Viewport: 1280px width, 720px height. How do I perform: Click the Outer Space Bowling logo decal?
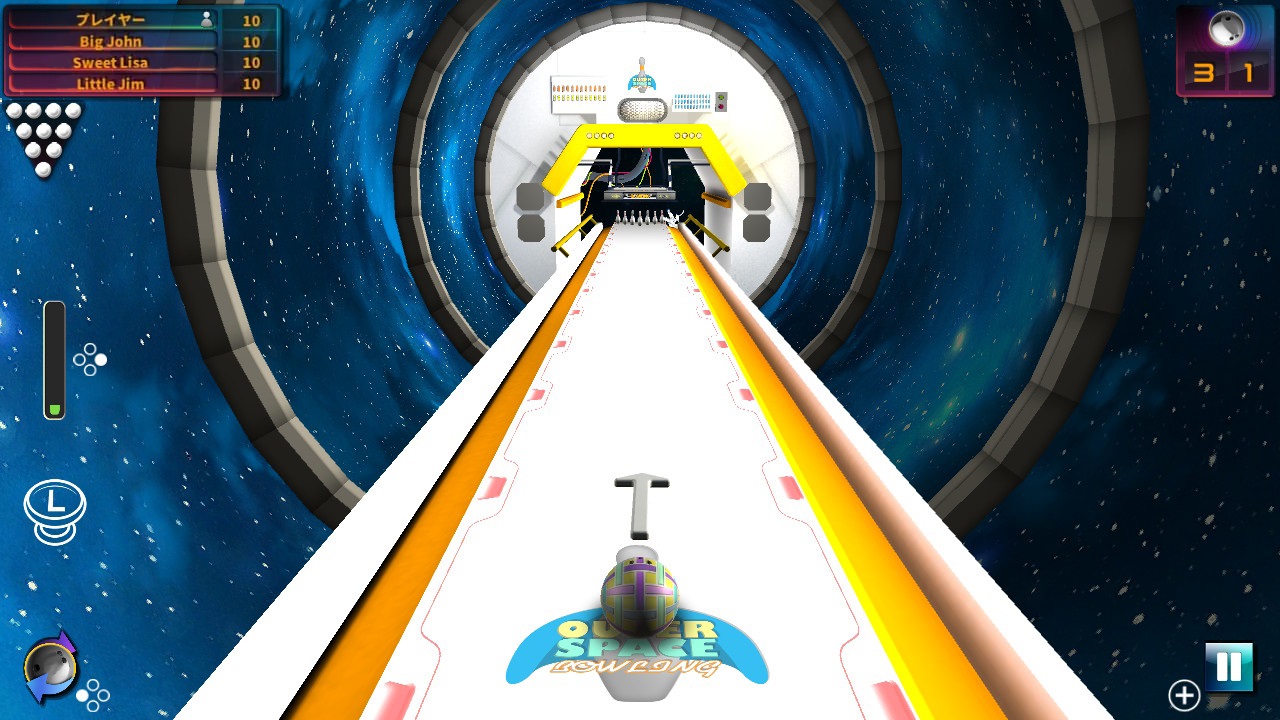coord(640,650)
